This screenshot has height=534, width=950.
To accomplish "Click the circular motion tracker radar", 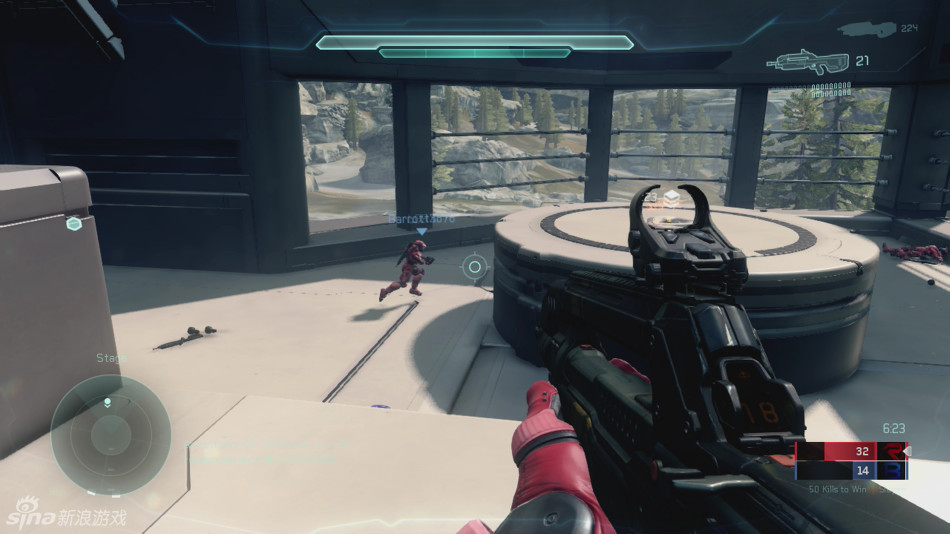I will coord(110,435).
